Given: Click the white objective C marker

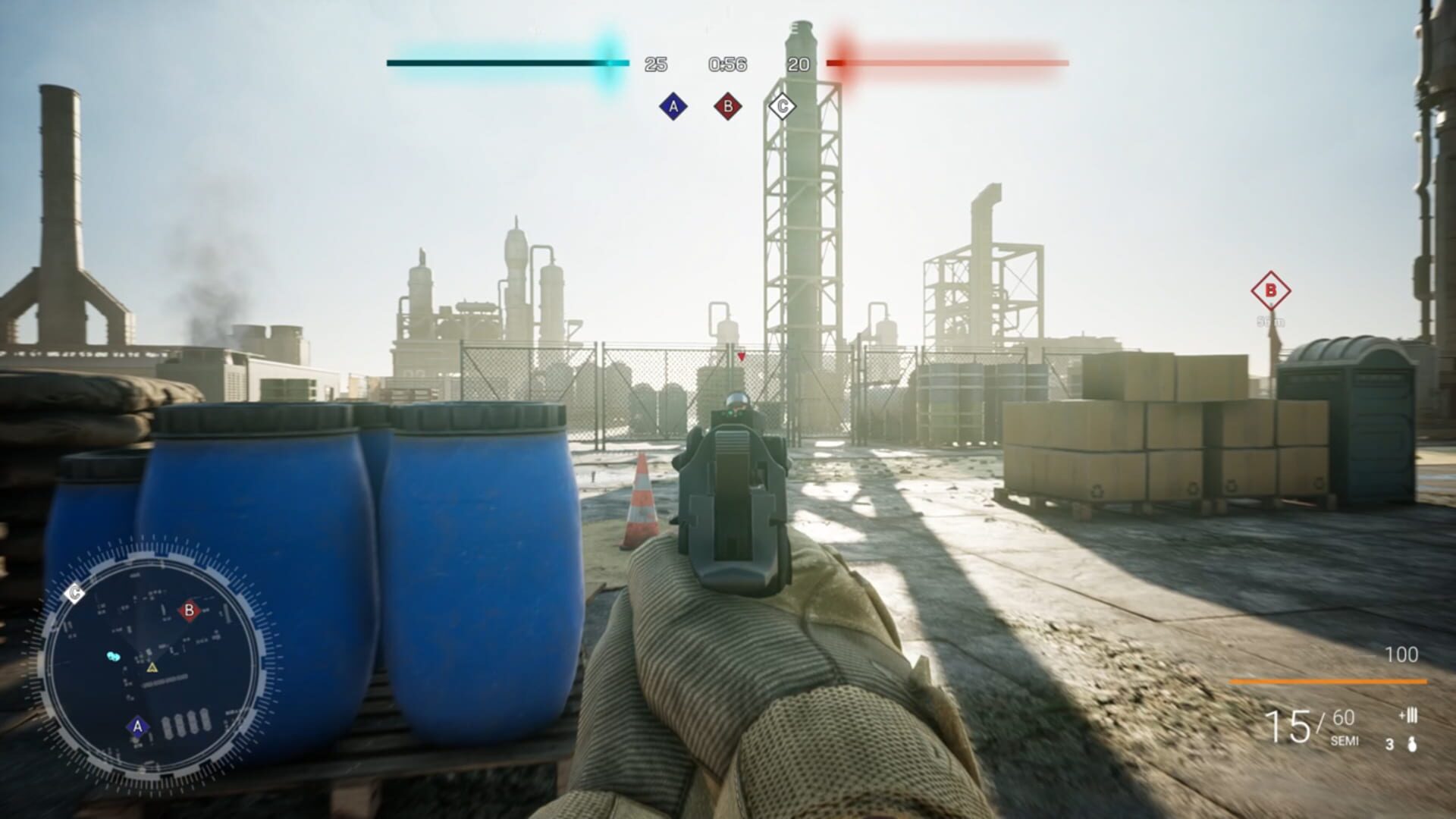Looking at the screenshot, I should (x=782, y=106).
